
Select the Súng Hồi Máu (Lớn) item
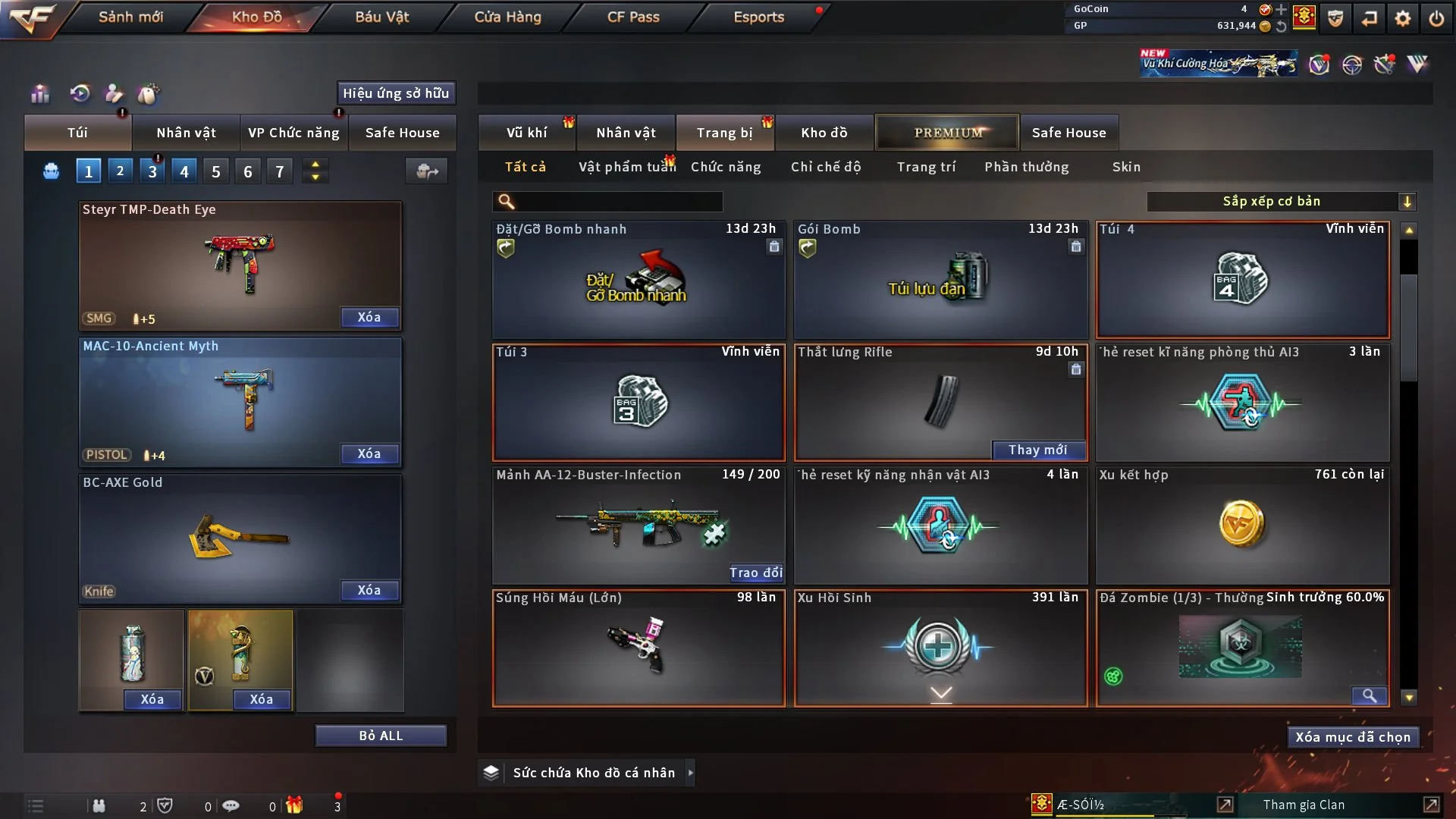click(x=639, y=648)
